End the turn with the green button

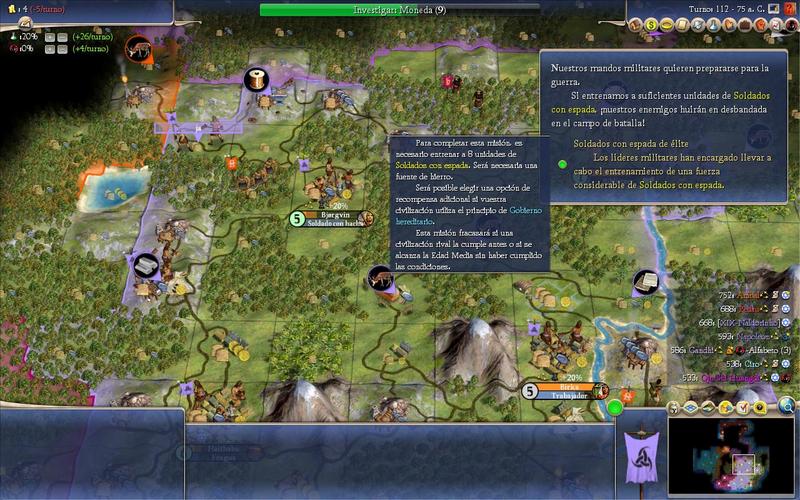(615, 407)
